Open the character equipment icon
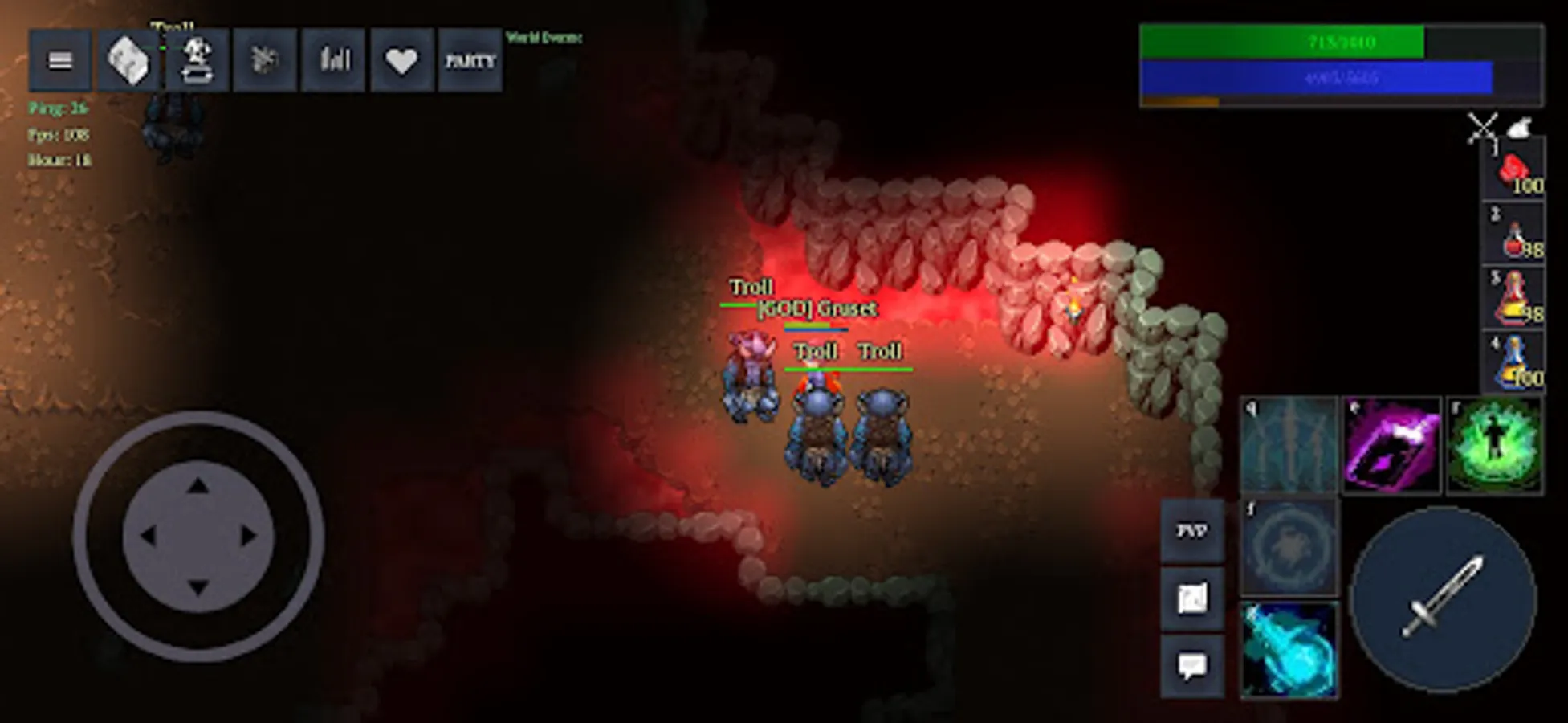 tap(198, 59)
